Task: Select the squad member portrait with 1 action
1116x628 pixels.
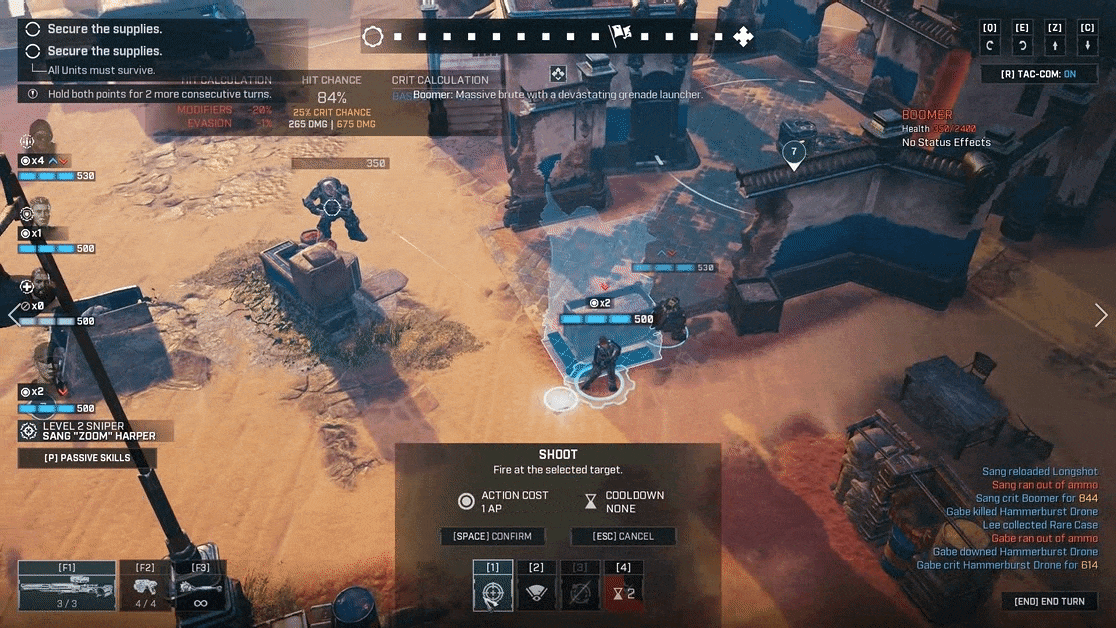Action: (x=40, y=212)
